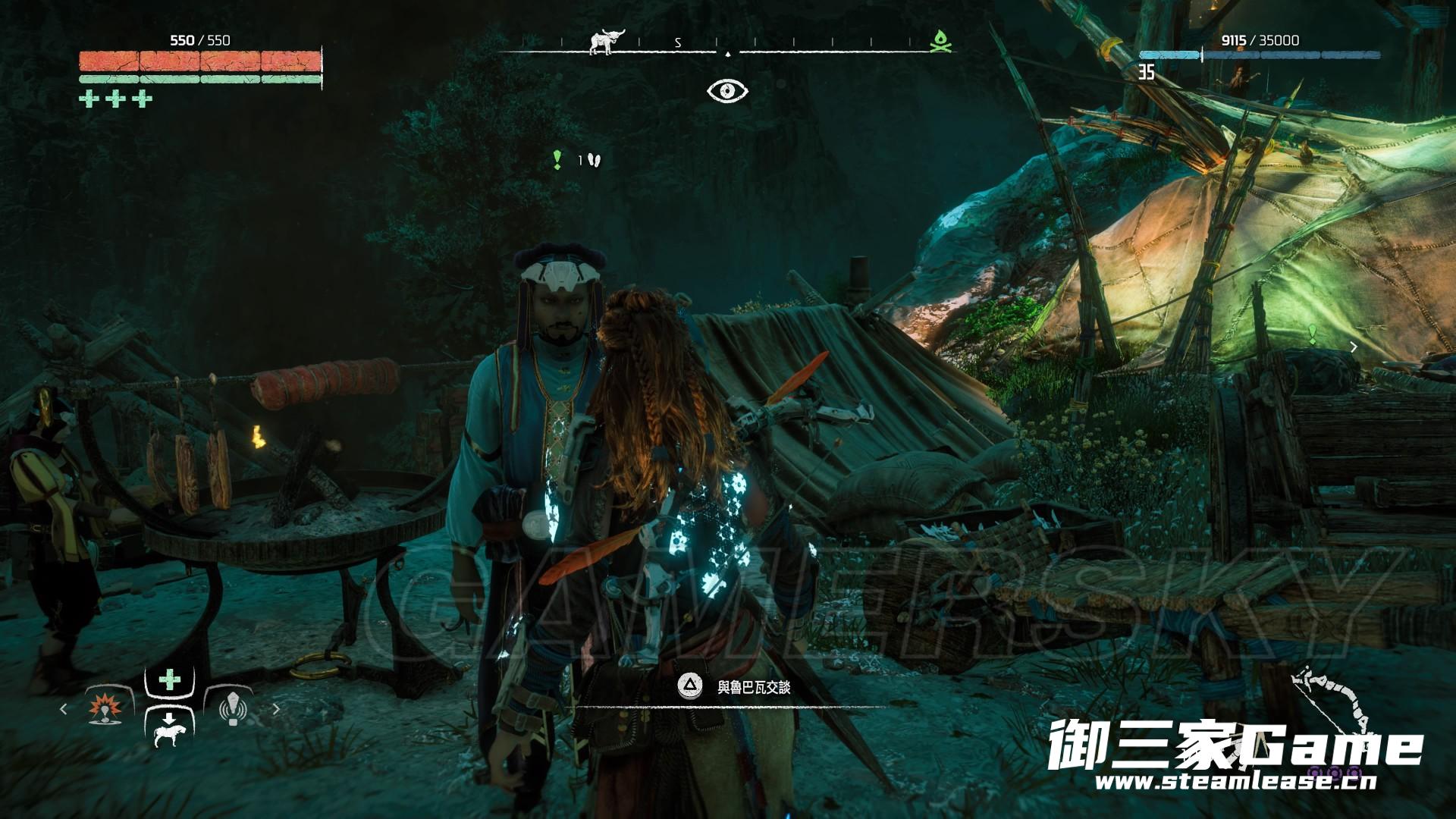Select the green exclamation quest marker
The width and height of the screenshot is (1456, 819).
tap(557, 159)
